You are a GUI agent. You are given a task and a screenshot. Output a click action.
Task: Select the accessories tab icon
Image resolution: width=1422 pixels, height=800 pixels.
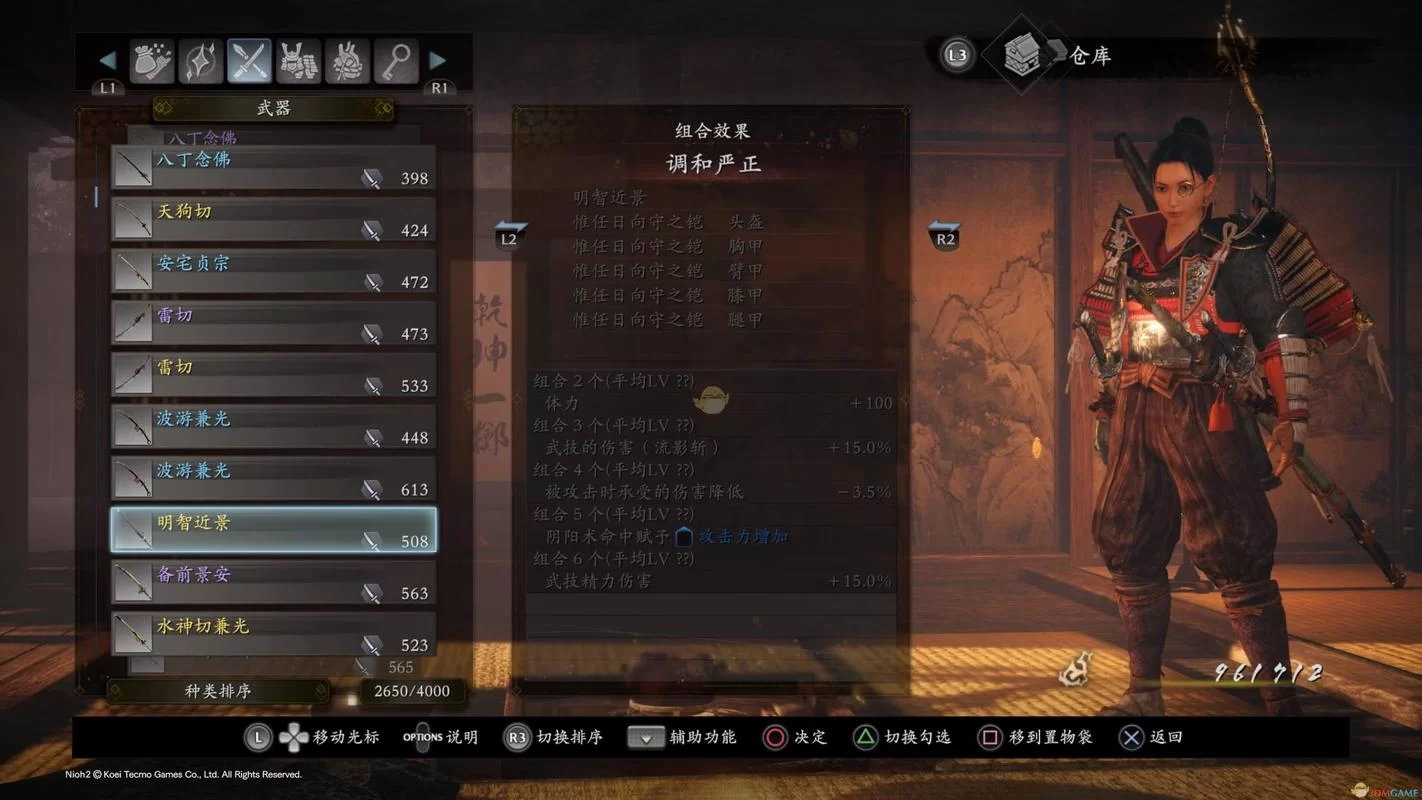[345, 60]
